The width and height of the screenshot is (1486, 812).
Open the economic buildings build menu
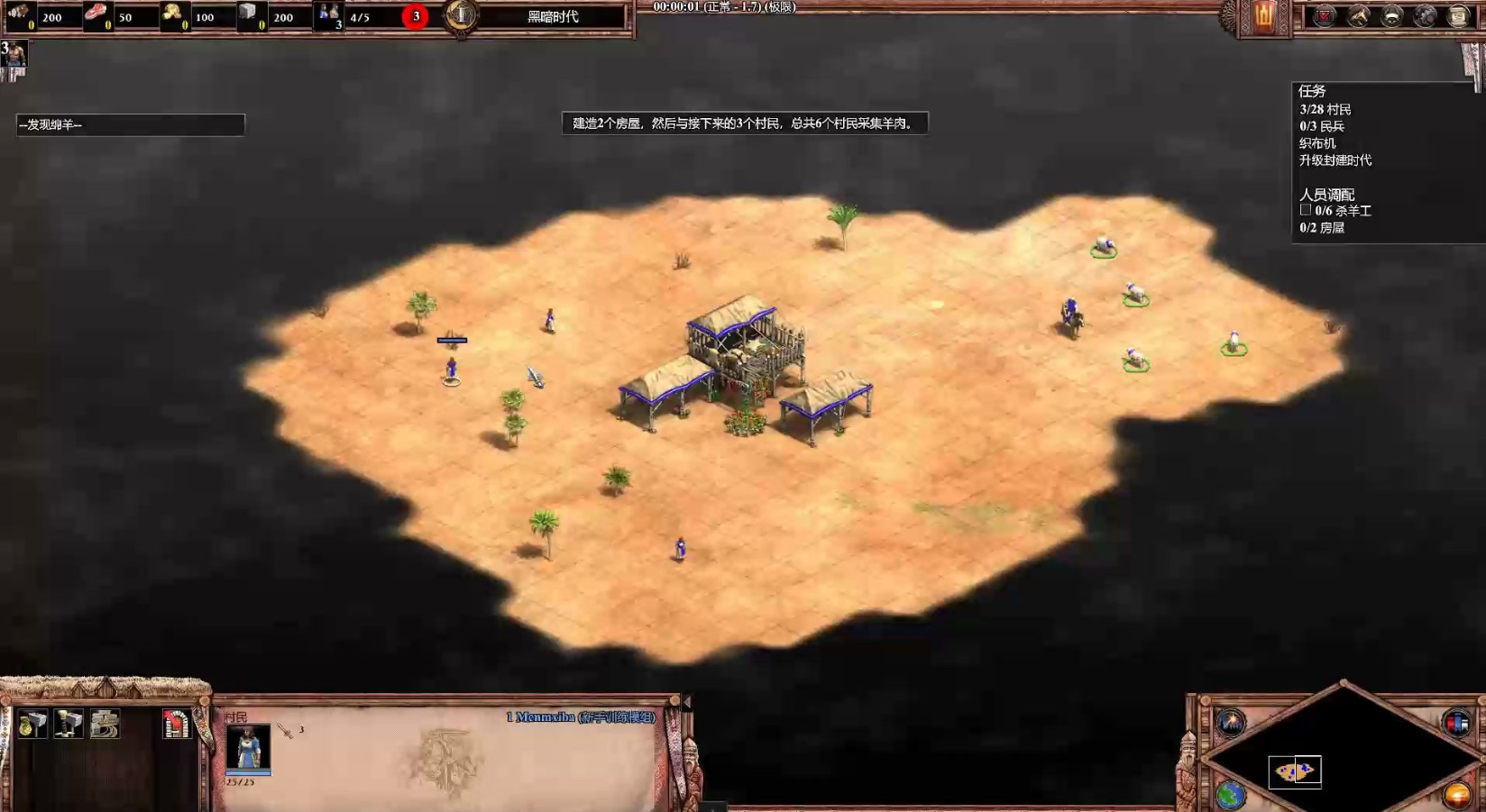pyautogui.click(x=32, y=724)
